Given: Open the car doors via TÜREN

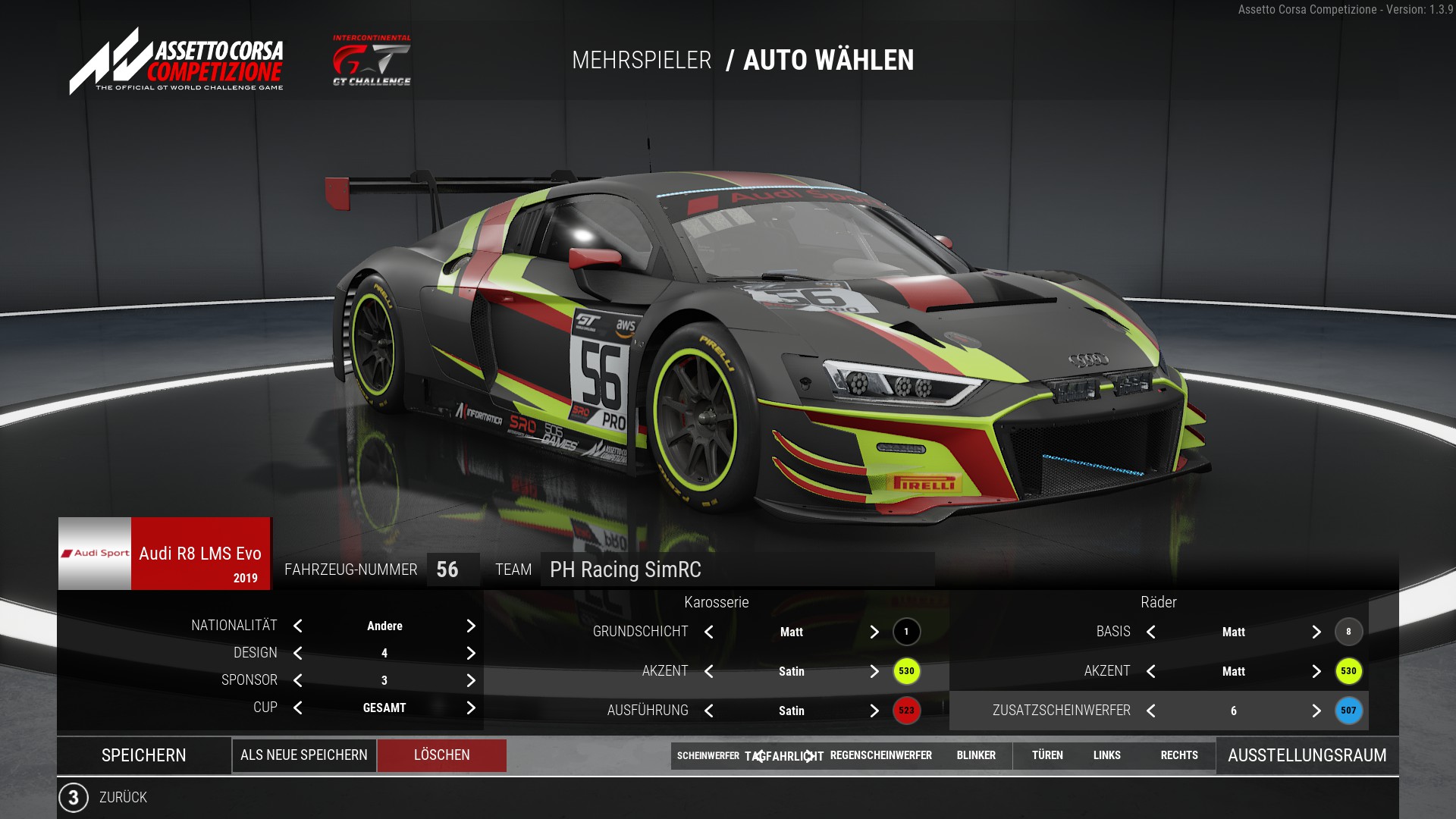Looking at the screenshot, I should [1047, 755].
